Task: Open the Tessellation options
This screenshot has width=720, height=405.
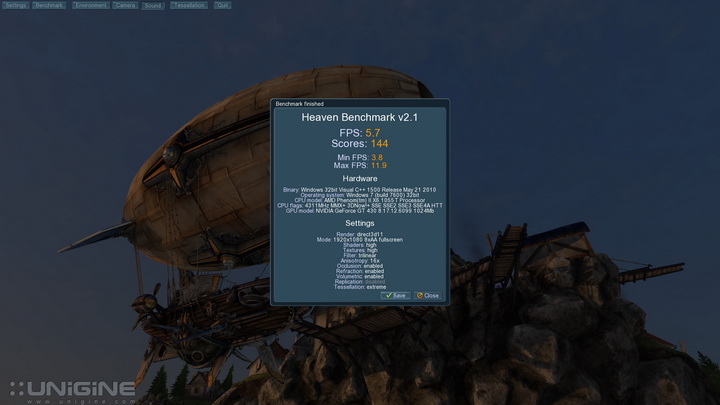Action: [188, 5]
